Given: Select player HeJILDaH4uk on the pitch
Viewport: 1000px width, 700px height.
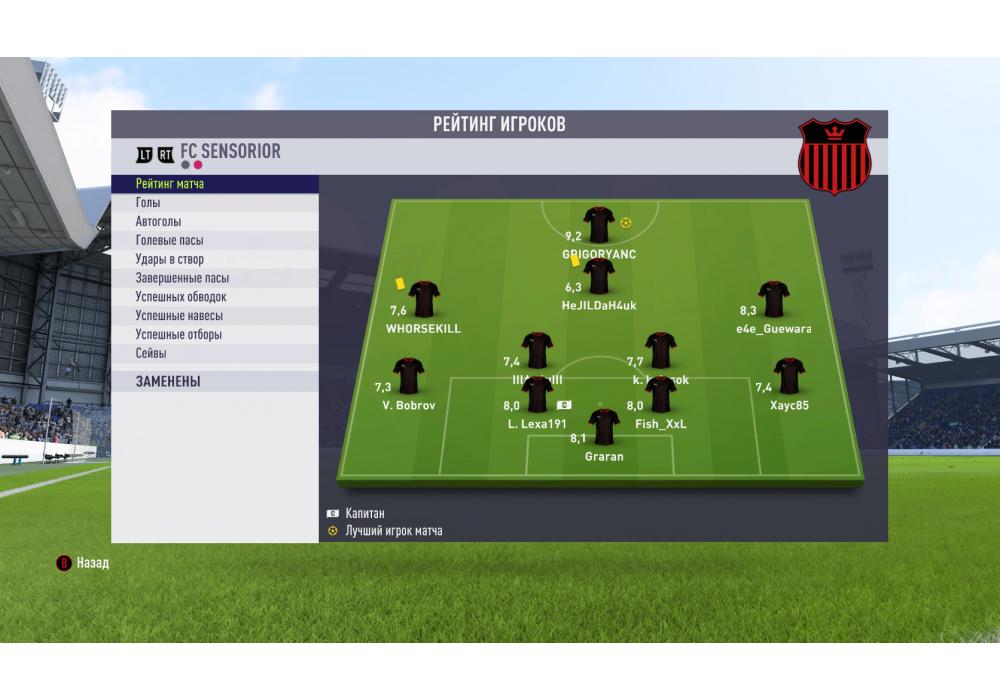Looking at the screenshot, I should click(599, 277).
